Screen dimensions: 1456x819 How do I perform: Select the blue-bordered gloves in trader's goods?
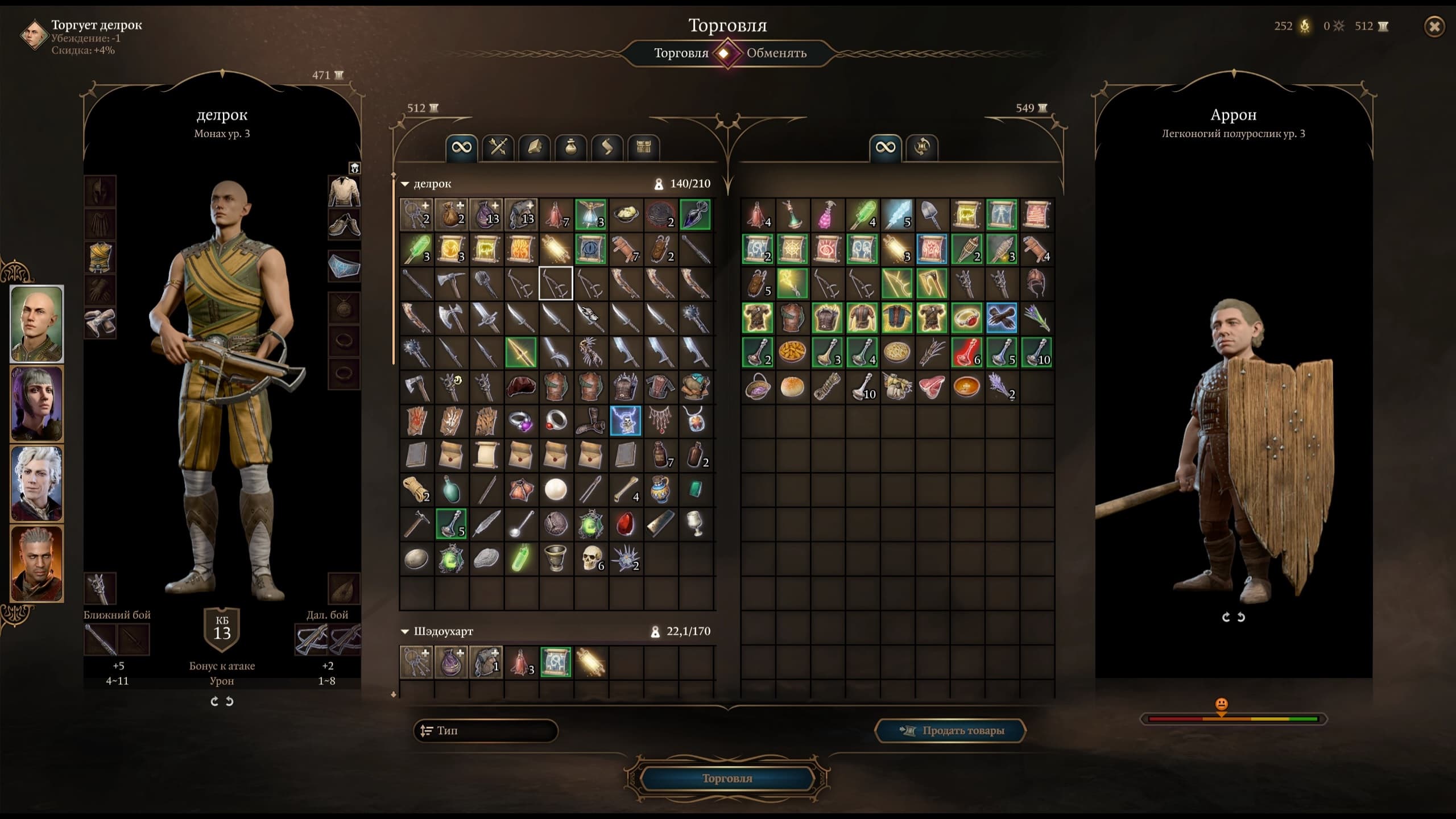pos(1001,318)
